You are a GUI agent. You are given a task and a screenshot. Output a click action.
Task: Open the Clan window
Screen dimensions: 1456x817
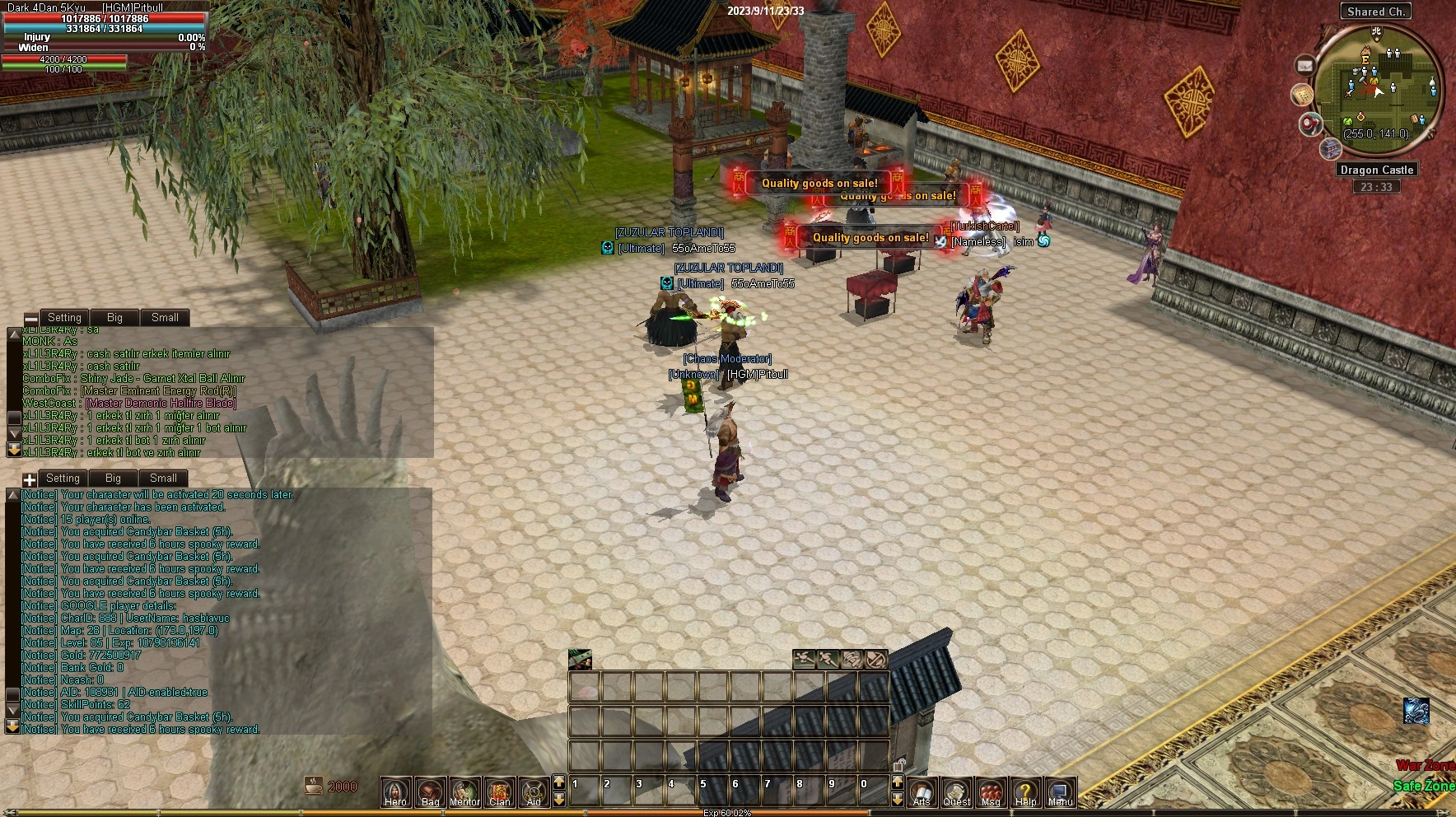[x=499, y=791]
